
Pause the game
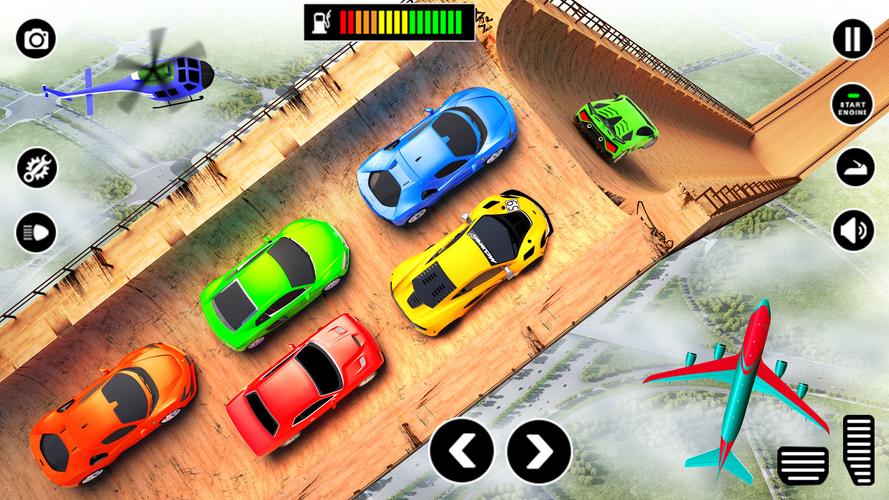click(853, 39)
